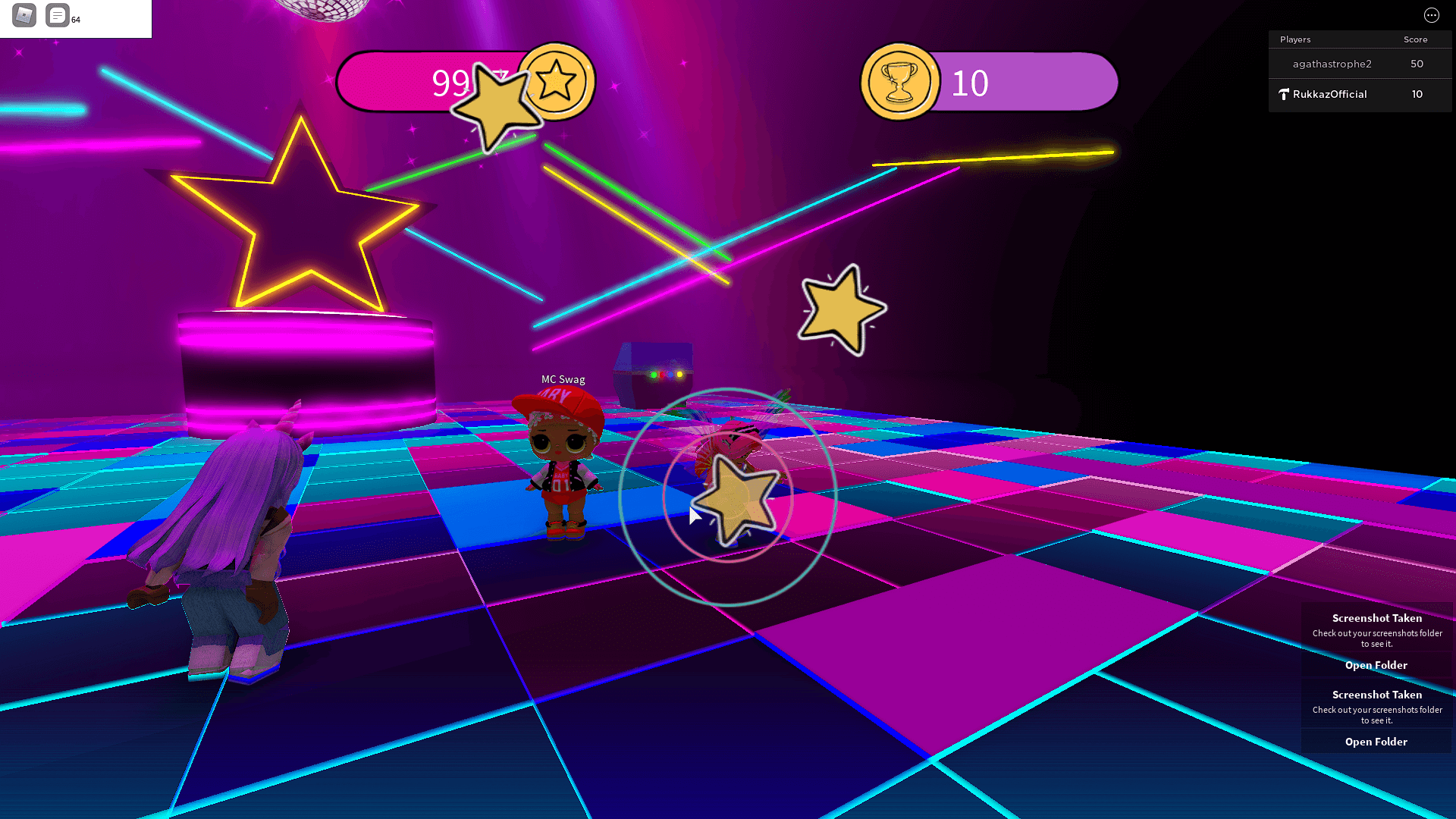Click the ellipsis options icon top right
1456x819 pixels.
pos(1432,15)
